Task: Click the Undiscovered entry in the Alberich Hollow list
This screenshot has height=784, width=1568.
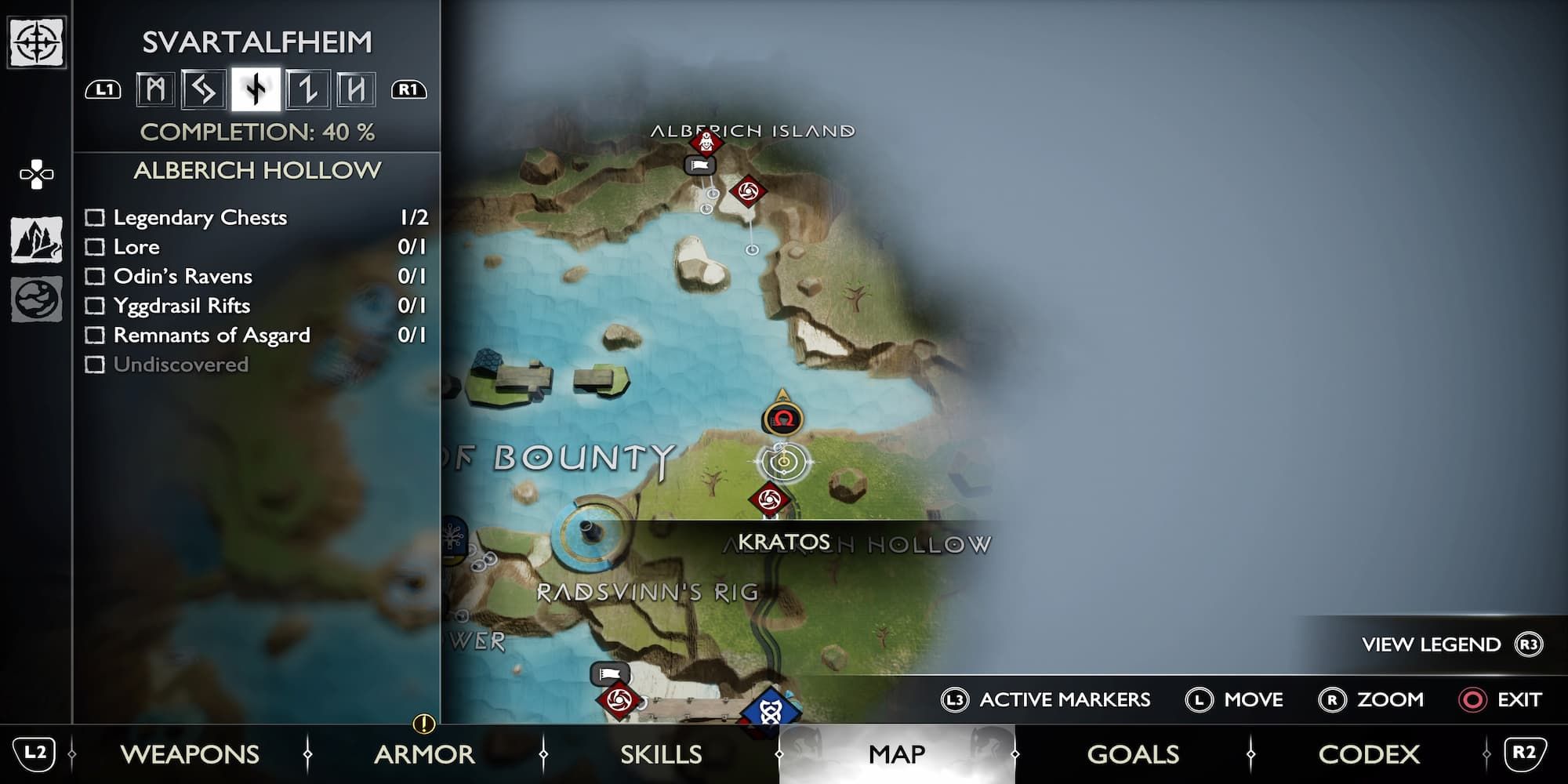Action: (x=181, y=364)
